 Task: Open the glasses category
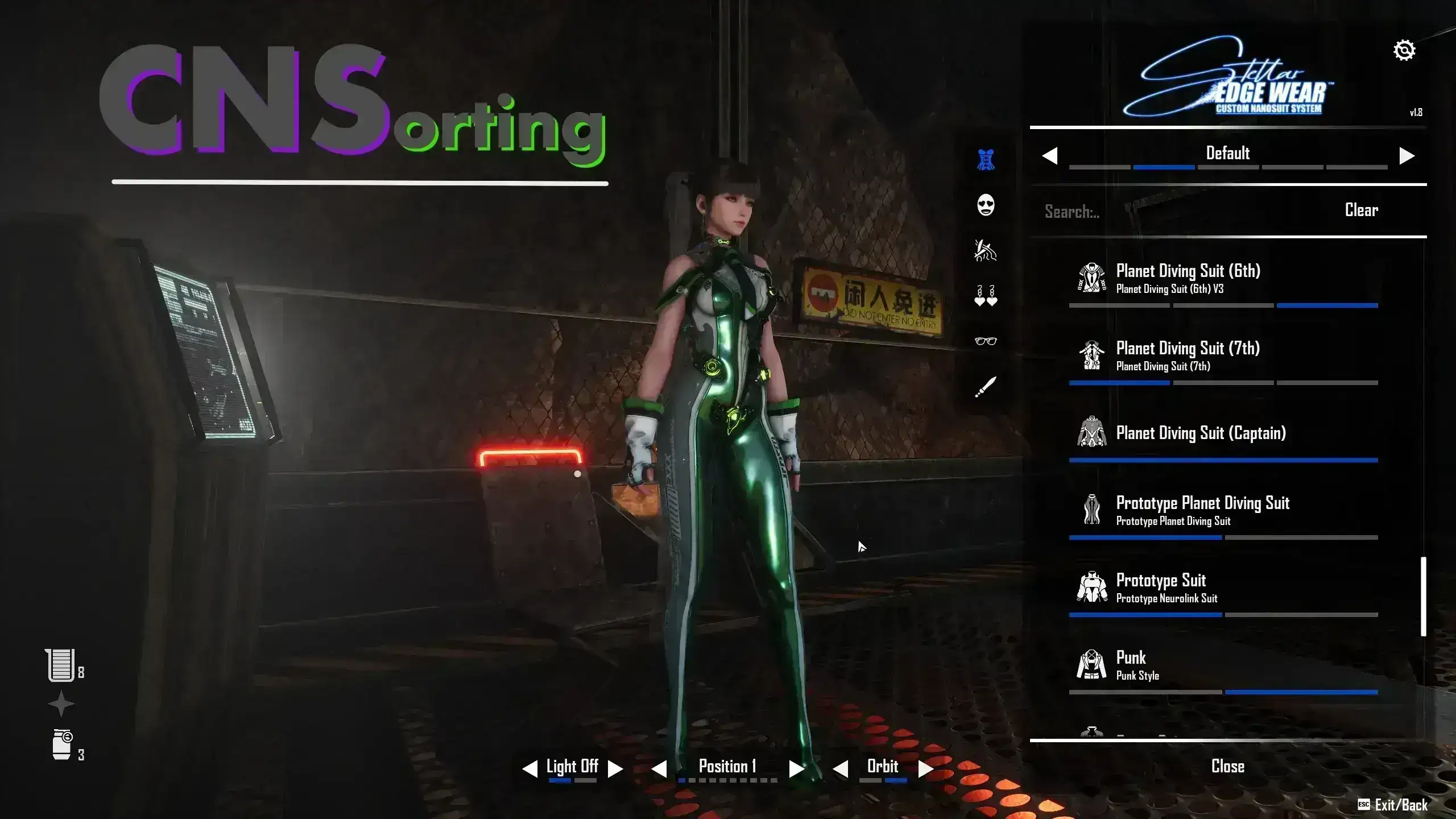986,341
